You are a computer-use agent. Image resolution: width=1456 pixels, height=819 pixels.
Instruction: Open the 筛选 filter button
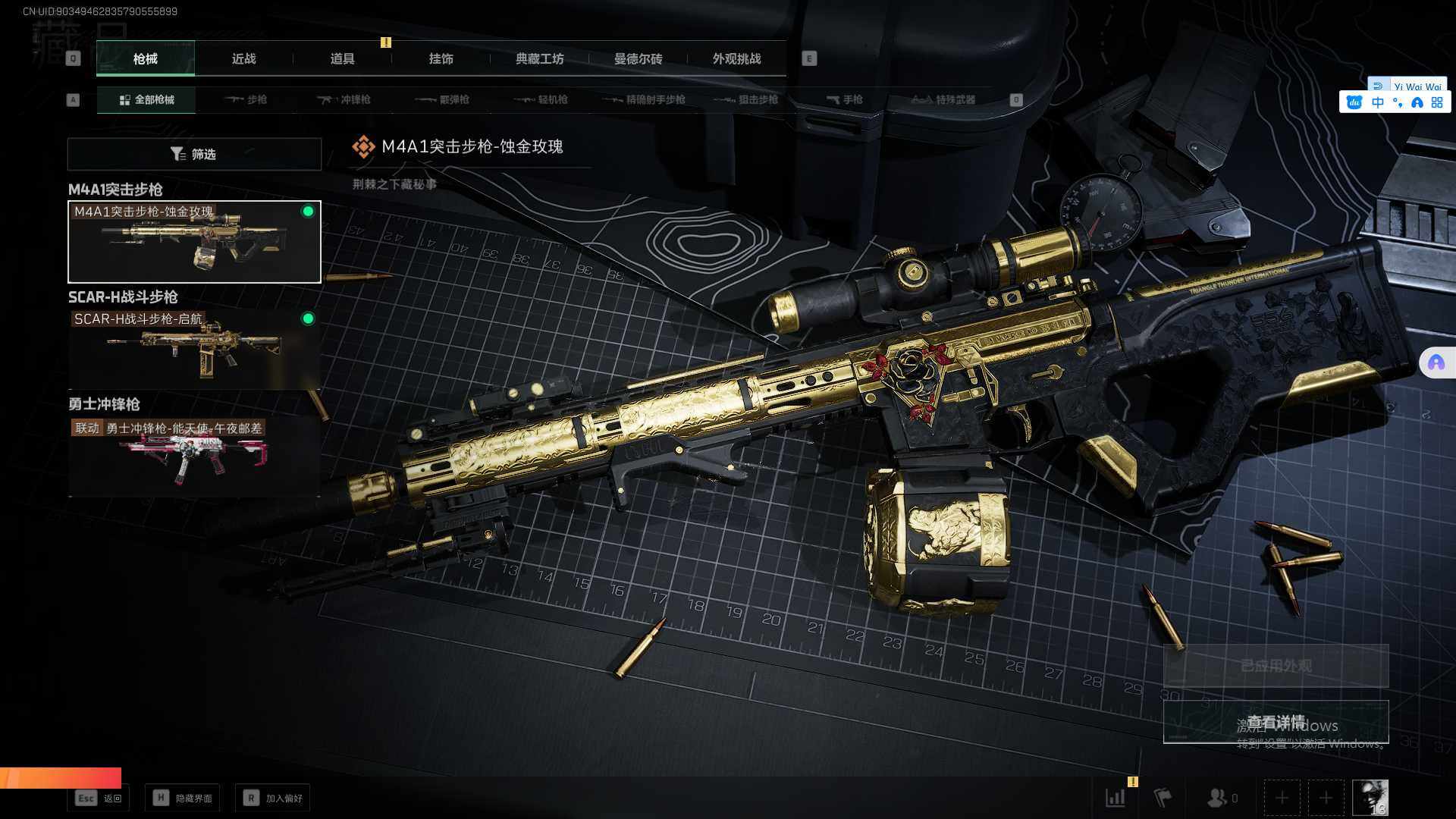tap(194, 154)
